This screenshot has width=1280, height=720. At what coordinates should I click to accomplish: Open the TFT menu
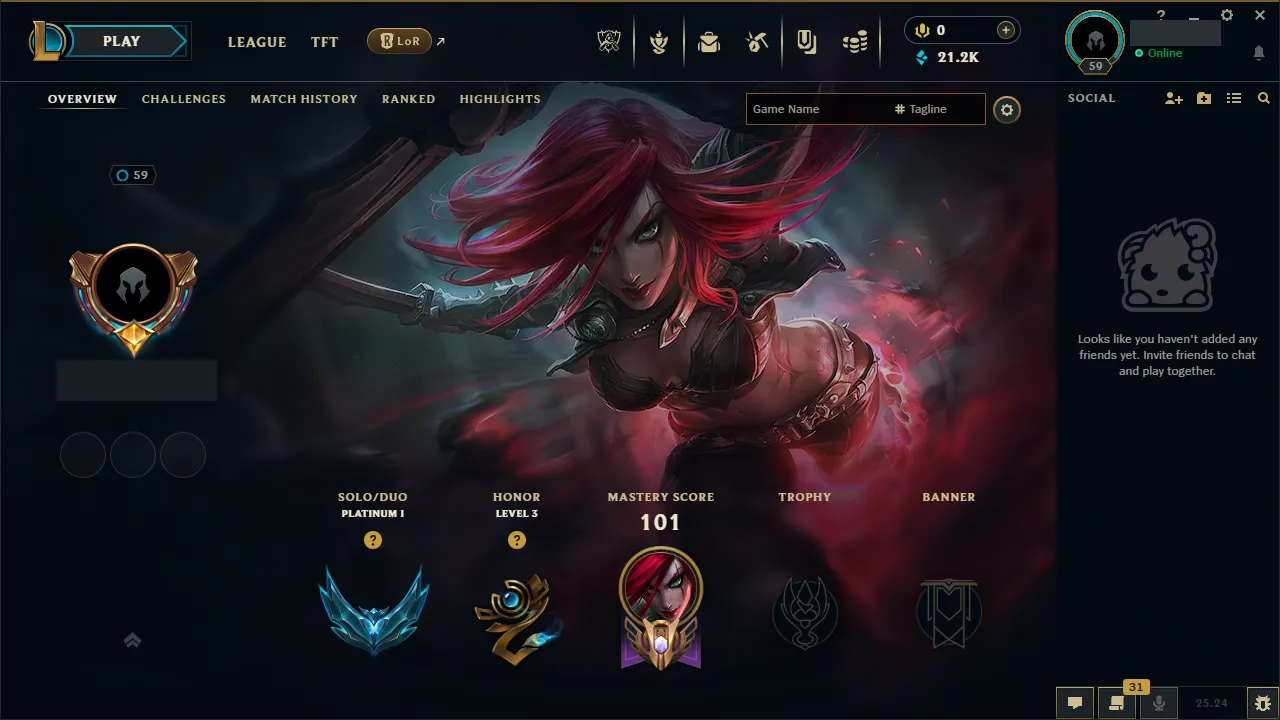pyautogui.click(x=324, y=42)
